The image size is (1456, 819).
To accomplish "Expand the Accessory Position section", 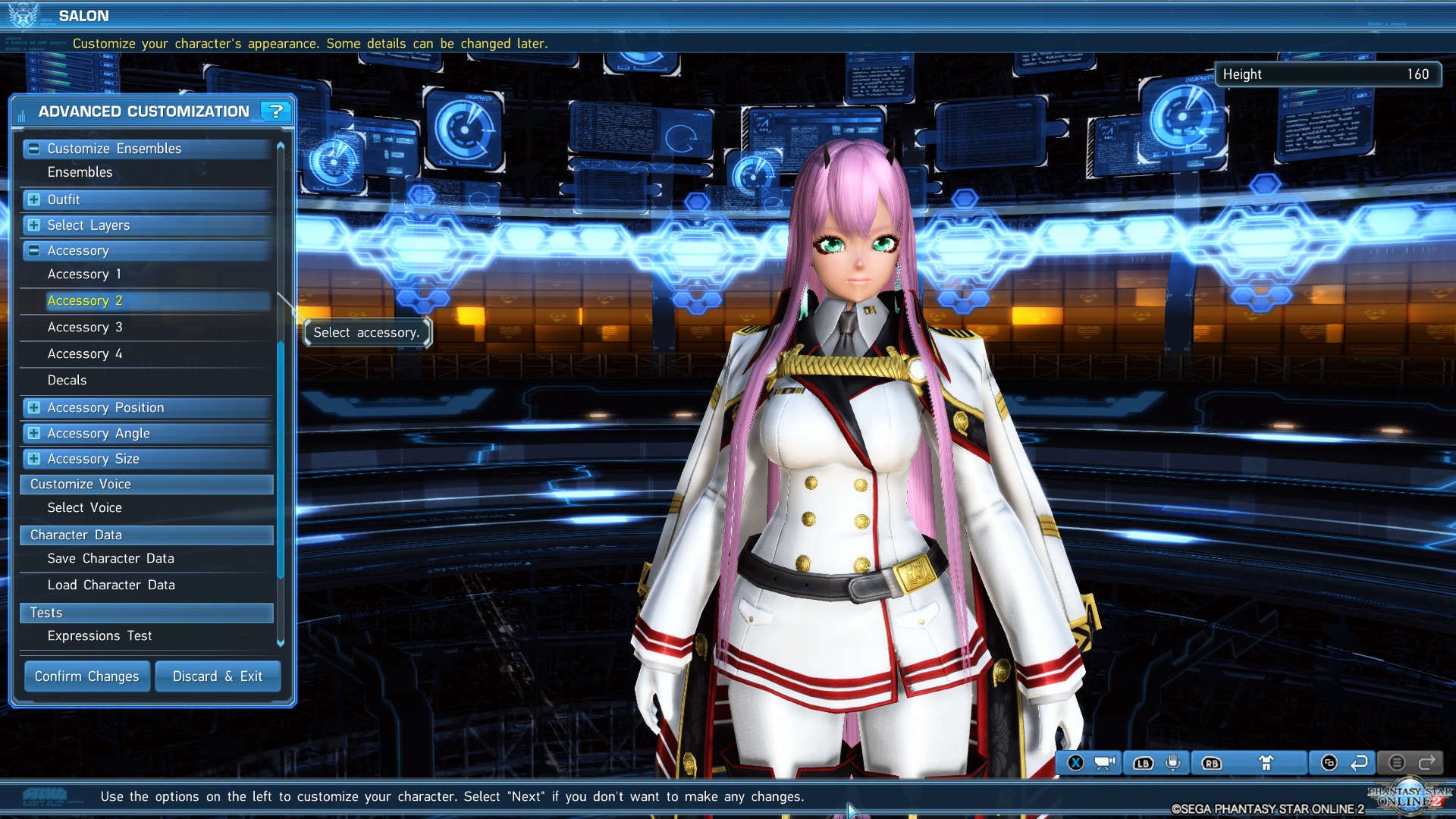I will 33,408.
